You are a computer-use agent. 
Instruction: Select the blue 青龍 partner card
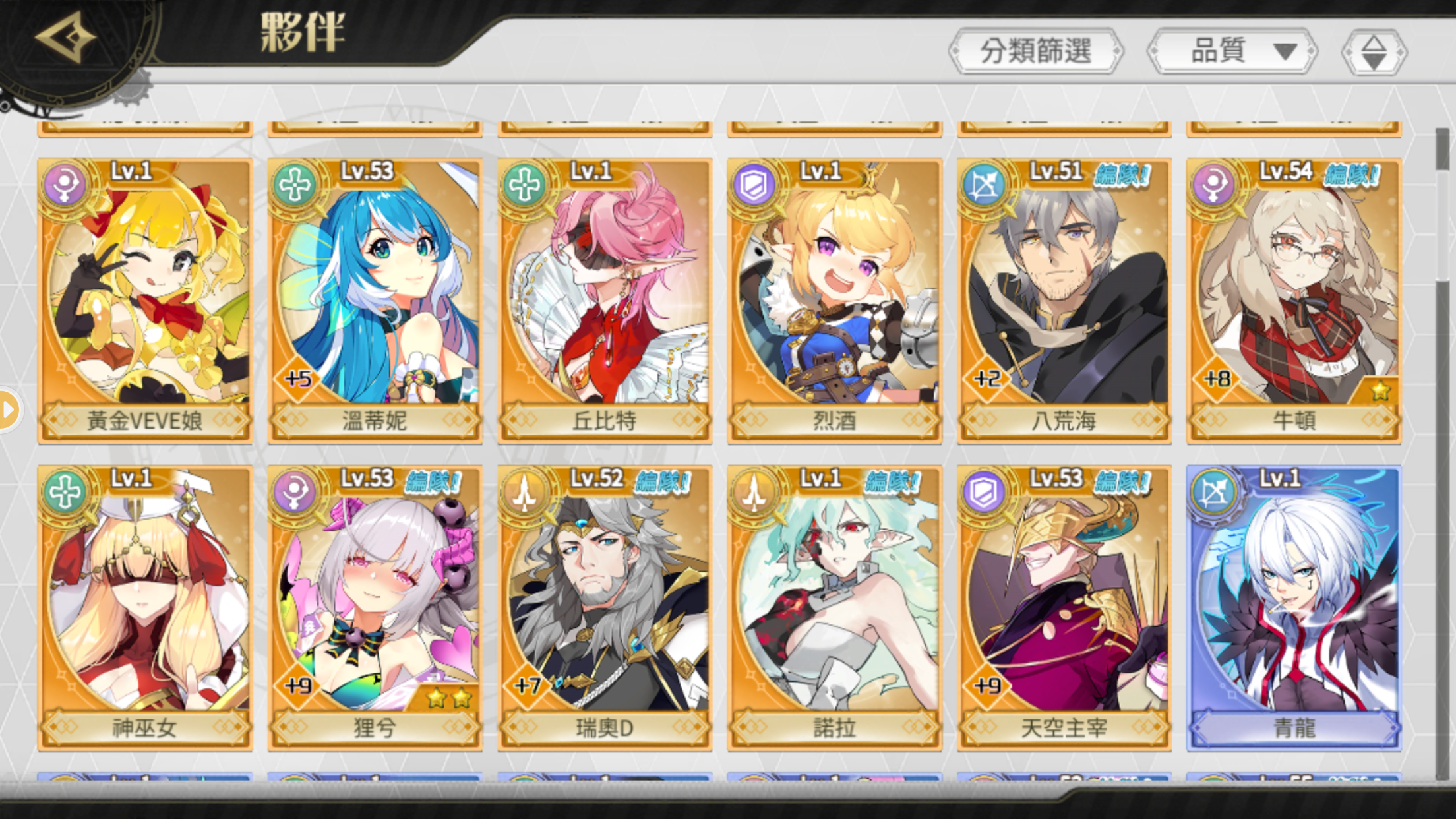(1294, 607)
